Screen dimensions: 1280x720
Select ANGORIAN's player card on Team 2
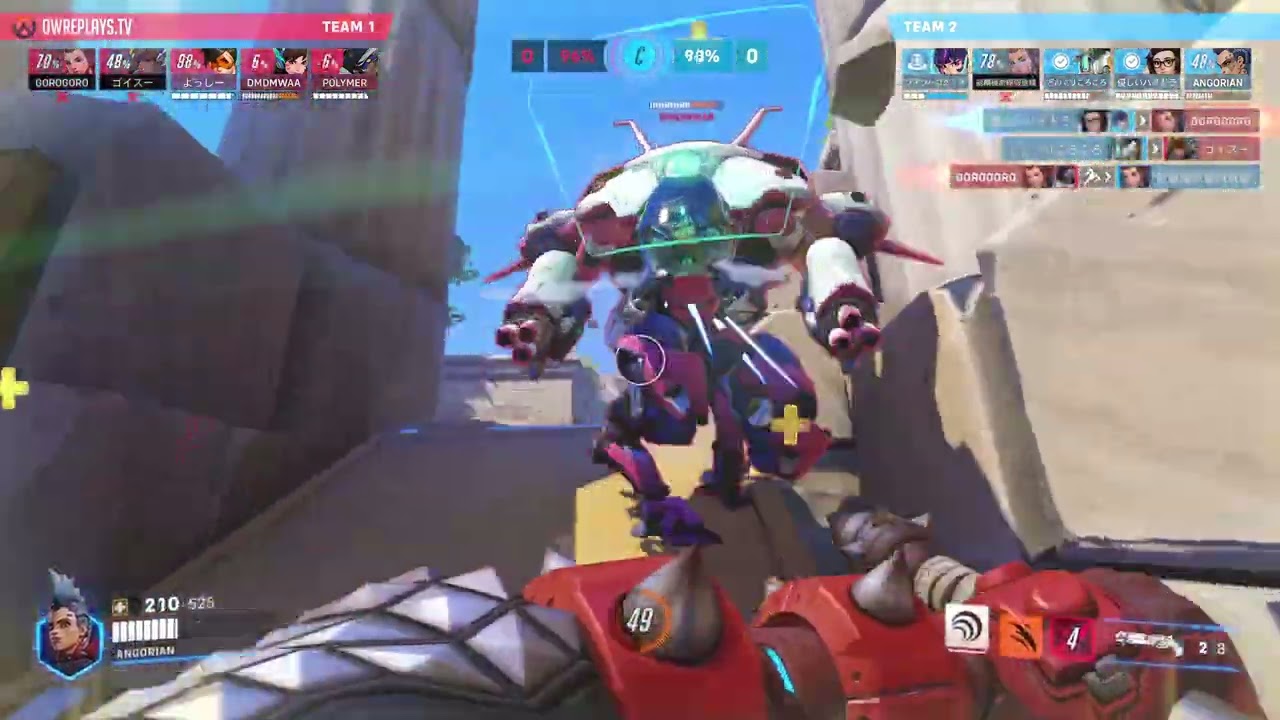point(1217,70)
